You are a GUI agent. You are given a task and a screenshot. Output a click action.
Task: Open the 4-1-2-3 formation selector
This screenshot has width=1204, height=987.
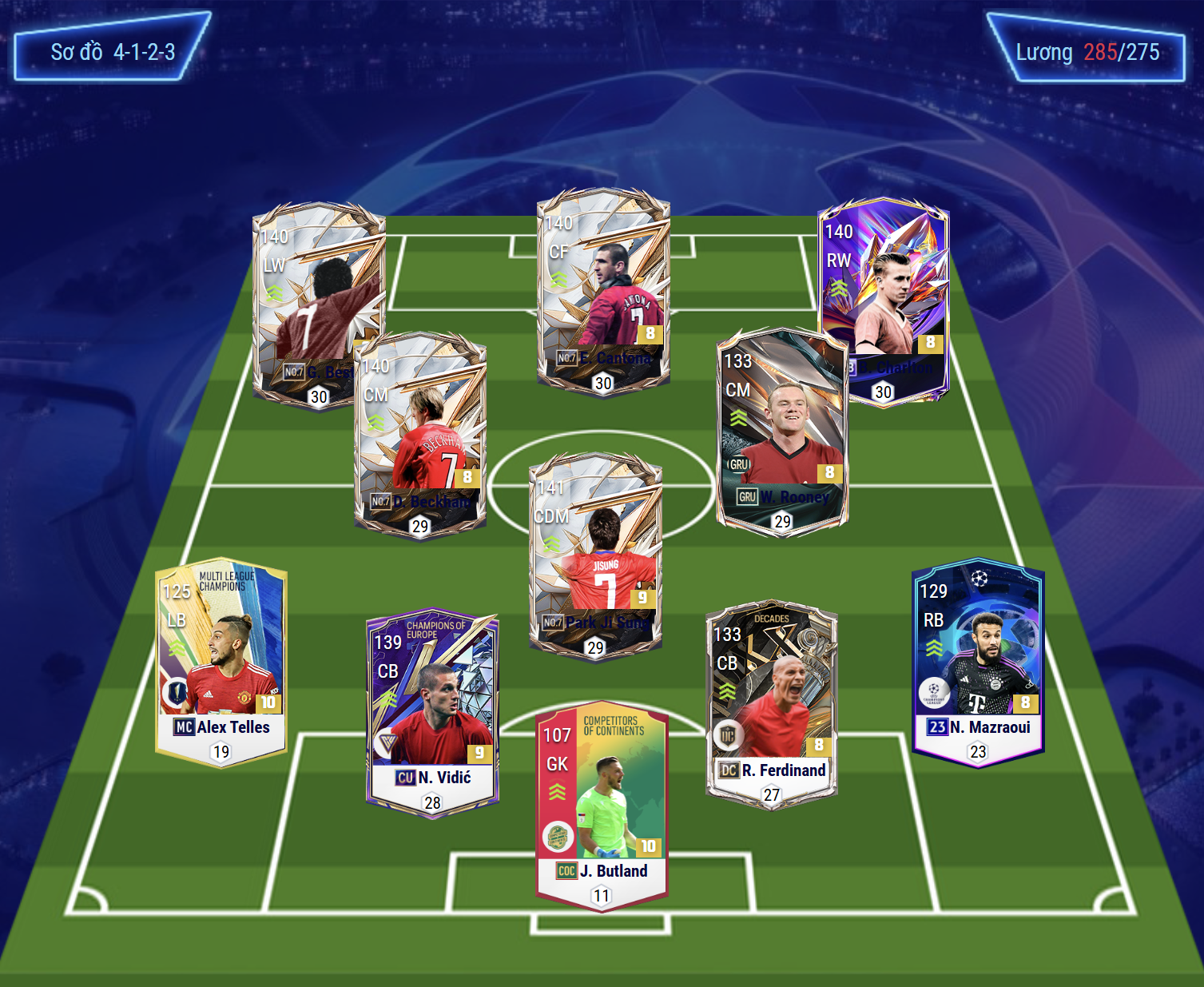[113, 52]
